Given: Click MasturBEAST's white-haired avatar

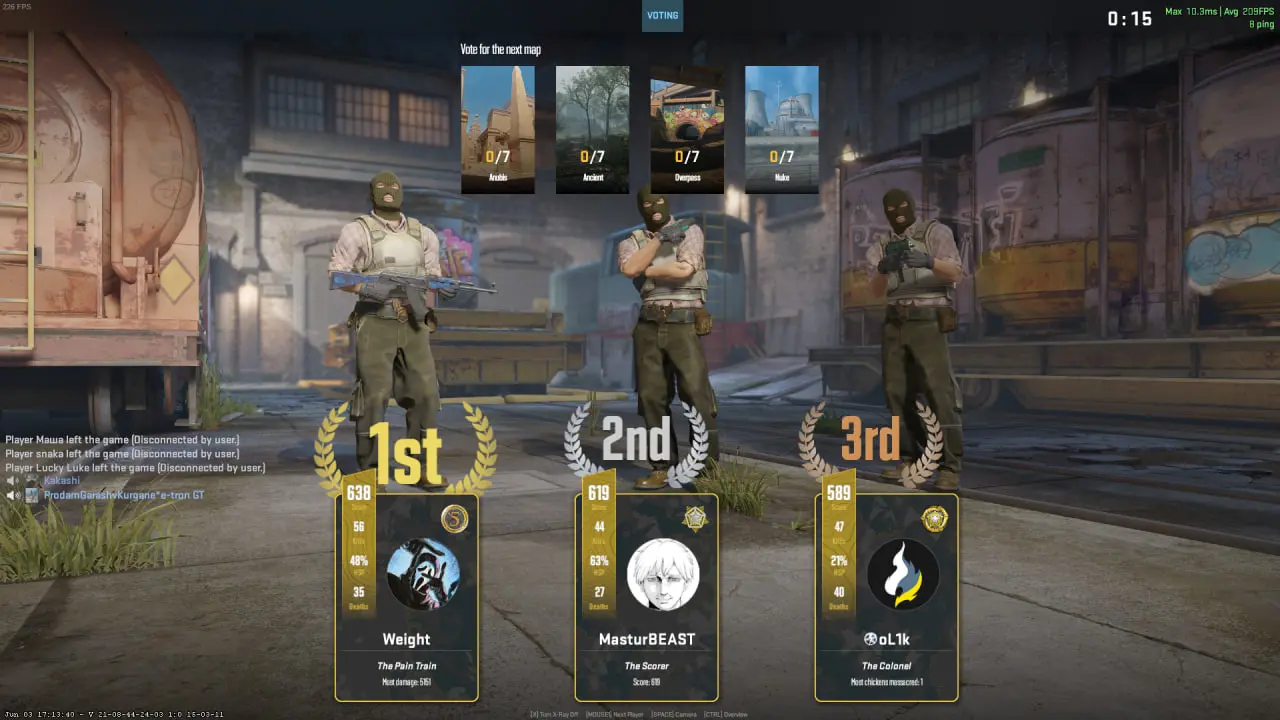Looking at the screenshot, I should [x=662, y=575].
